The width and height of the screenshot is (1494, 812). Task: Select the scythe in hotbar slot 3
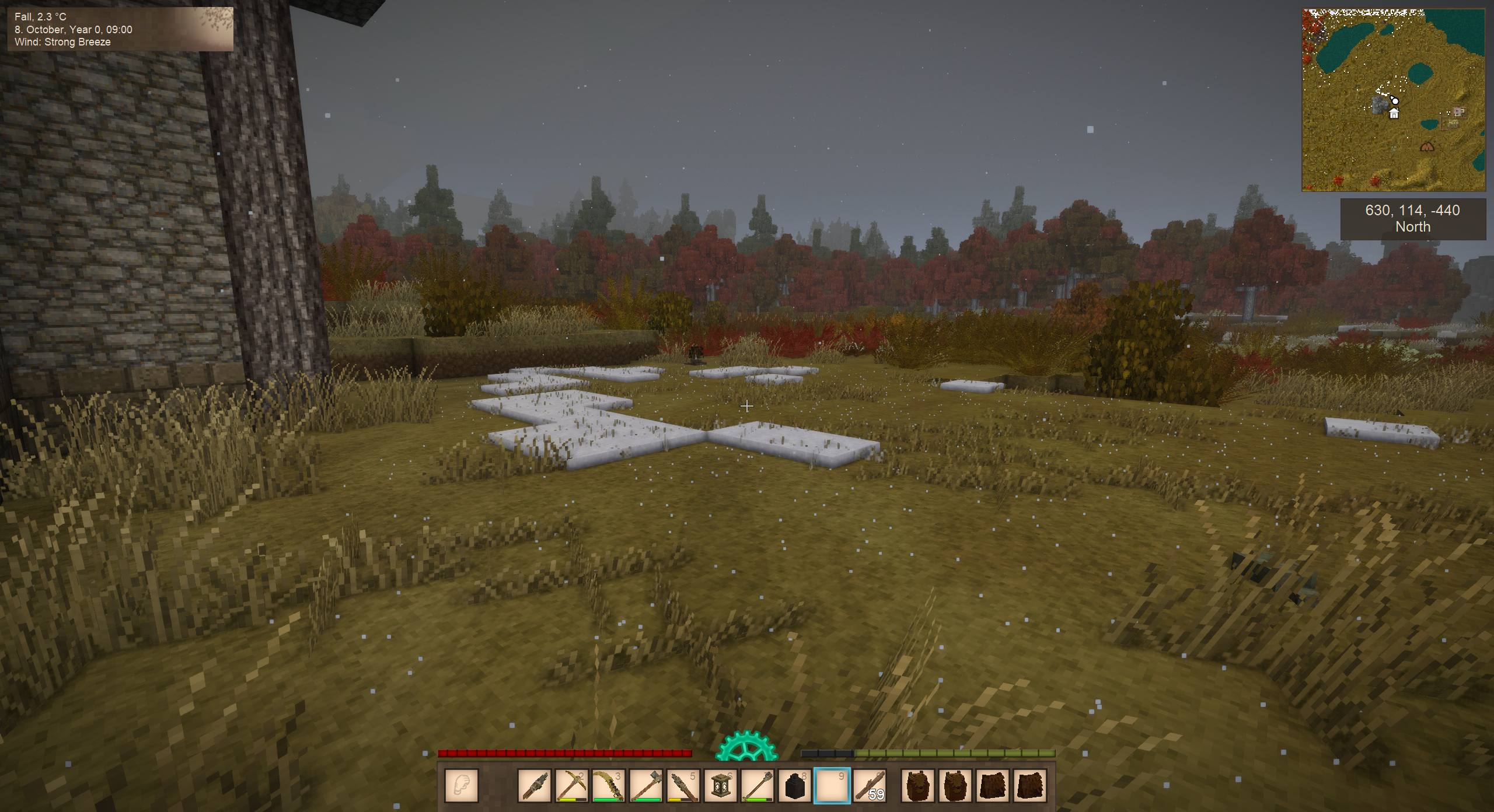tap(609, 785)
